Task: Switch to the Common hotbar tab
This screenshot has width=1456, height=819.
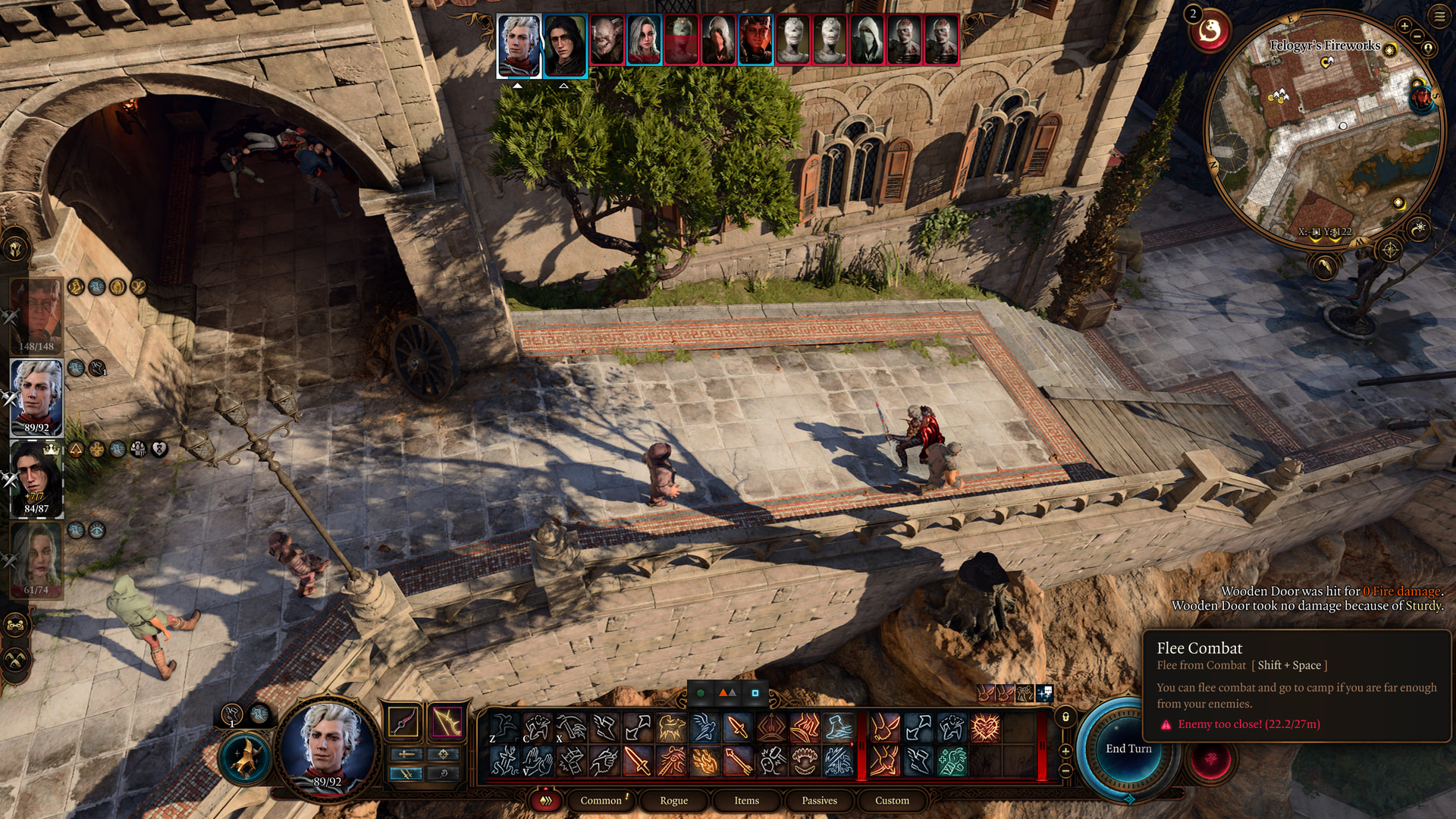Action: click(x=601, y=801)
